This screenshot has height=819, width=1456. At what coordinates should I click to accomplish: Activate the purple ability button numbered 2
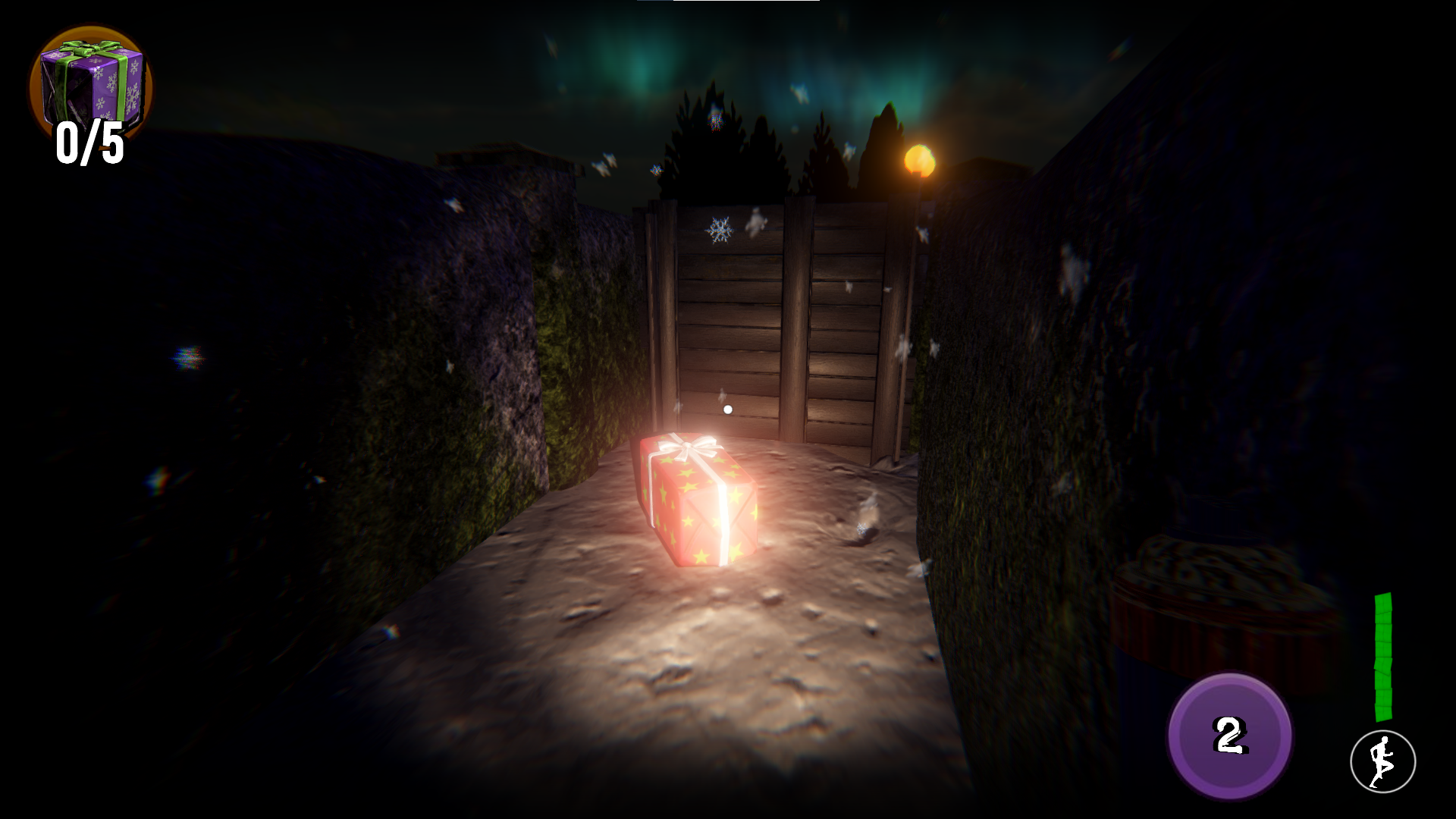point(1229,735)
